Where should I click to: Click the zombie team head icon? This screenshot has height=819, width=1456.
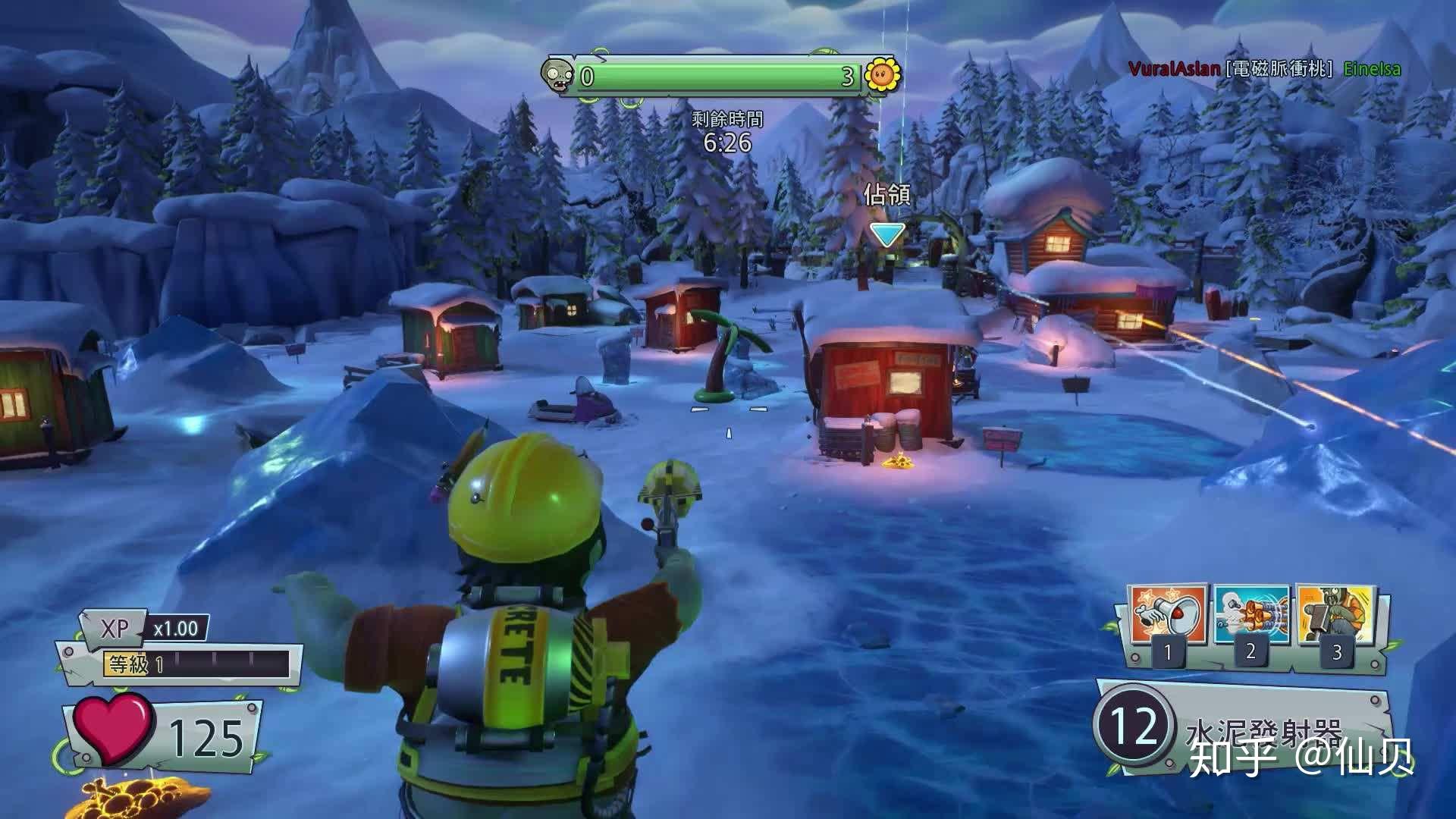[558, 76]
